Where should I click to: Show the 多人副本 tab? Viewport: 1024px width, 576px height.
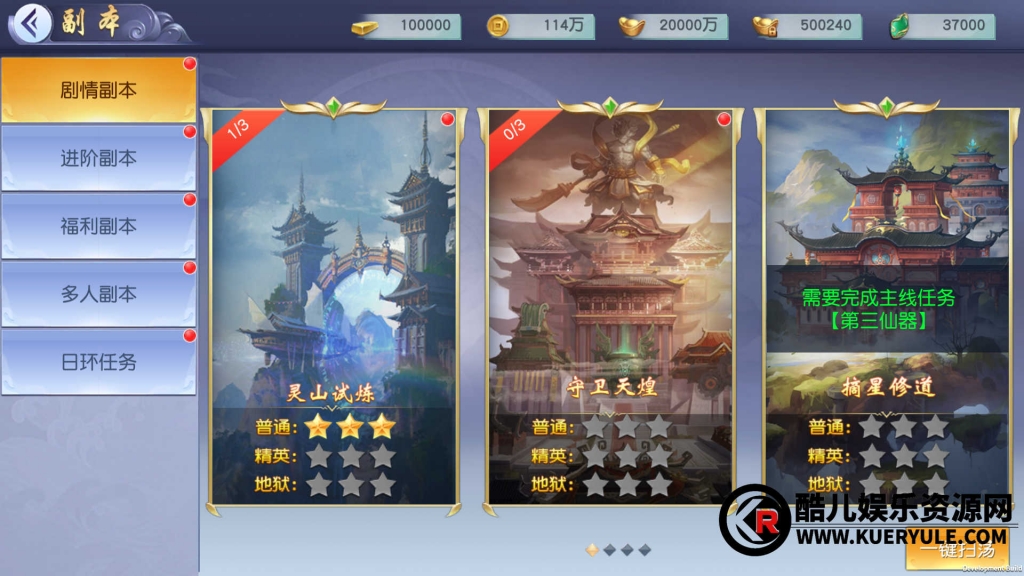[98, 294]
